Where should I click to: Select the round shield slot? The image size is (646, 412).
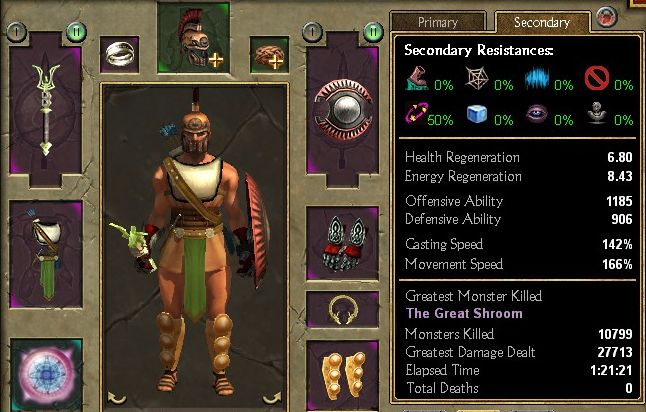pos(342,108)
